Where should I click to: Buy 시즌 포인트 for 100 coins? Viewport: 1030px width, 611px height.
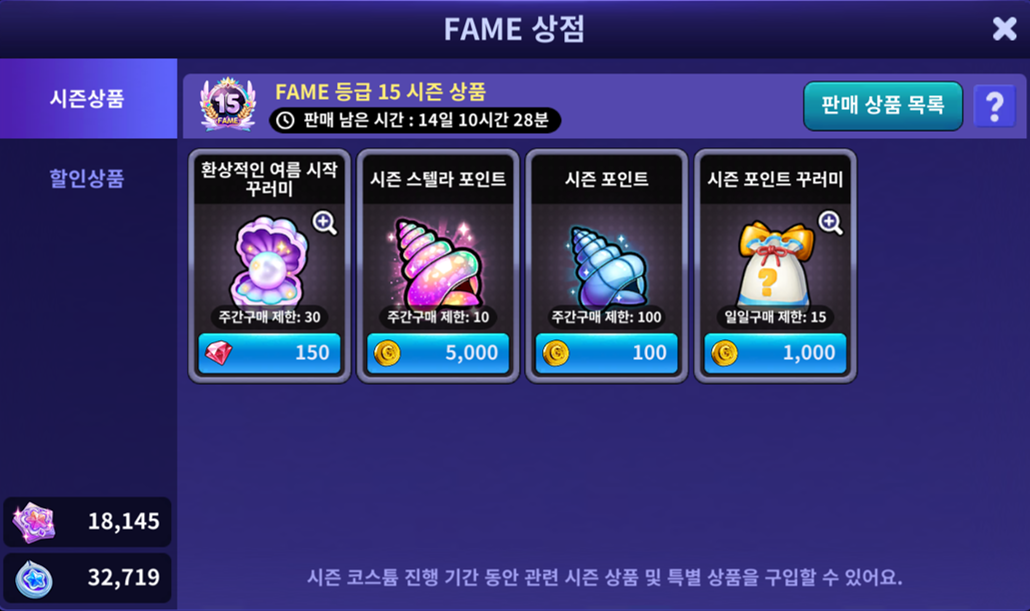606,353
